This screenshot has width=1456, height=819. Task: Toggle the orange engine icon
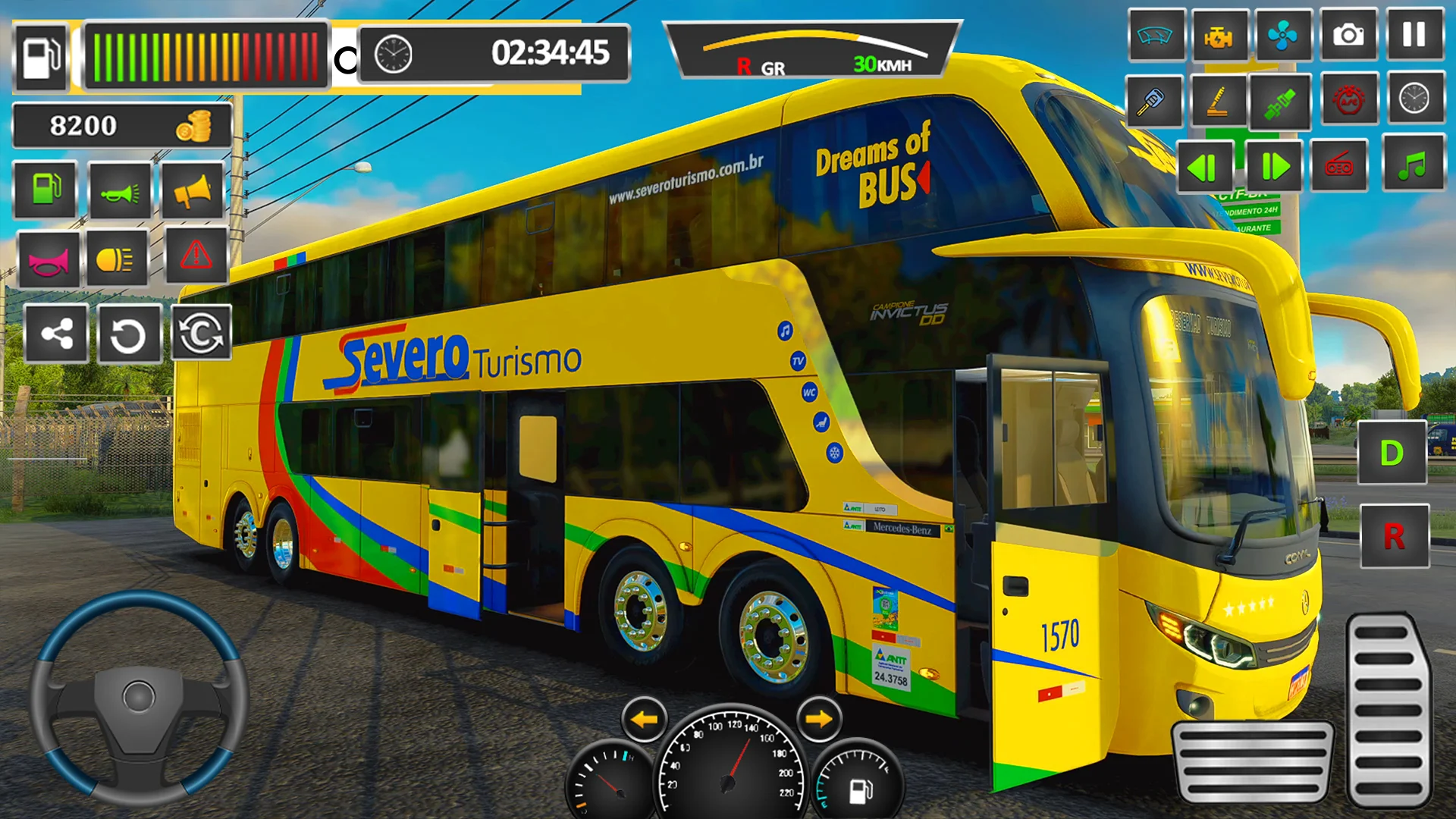1219,36
